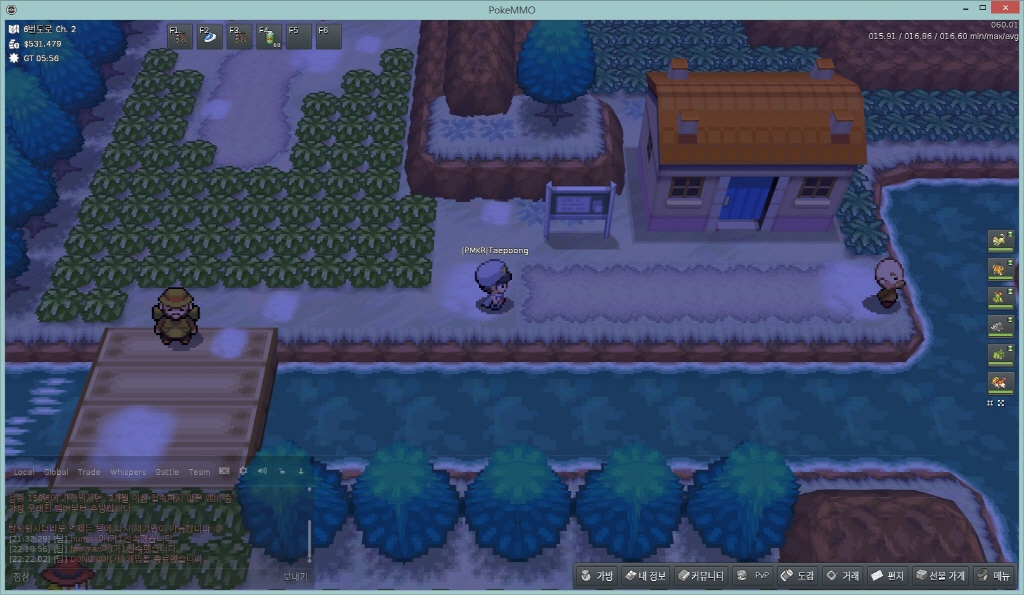The height and width of the screenshot is (595, 1024).
Task: Open the PvP menu
Action: [x=753, y=576]
